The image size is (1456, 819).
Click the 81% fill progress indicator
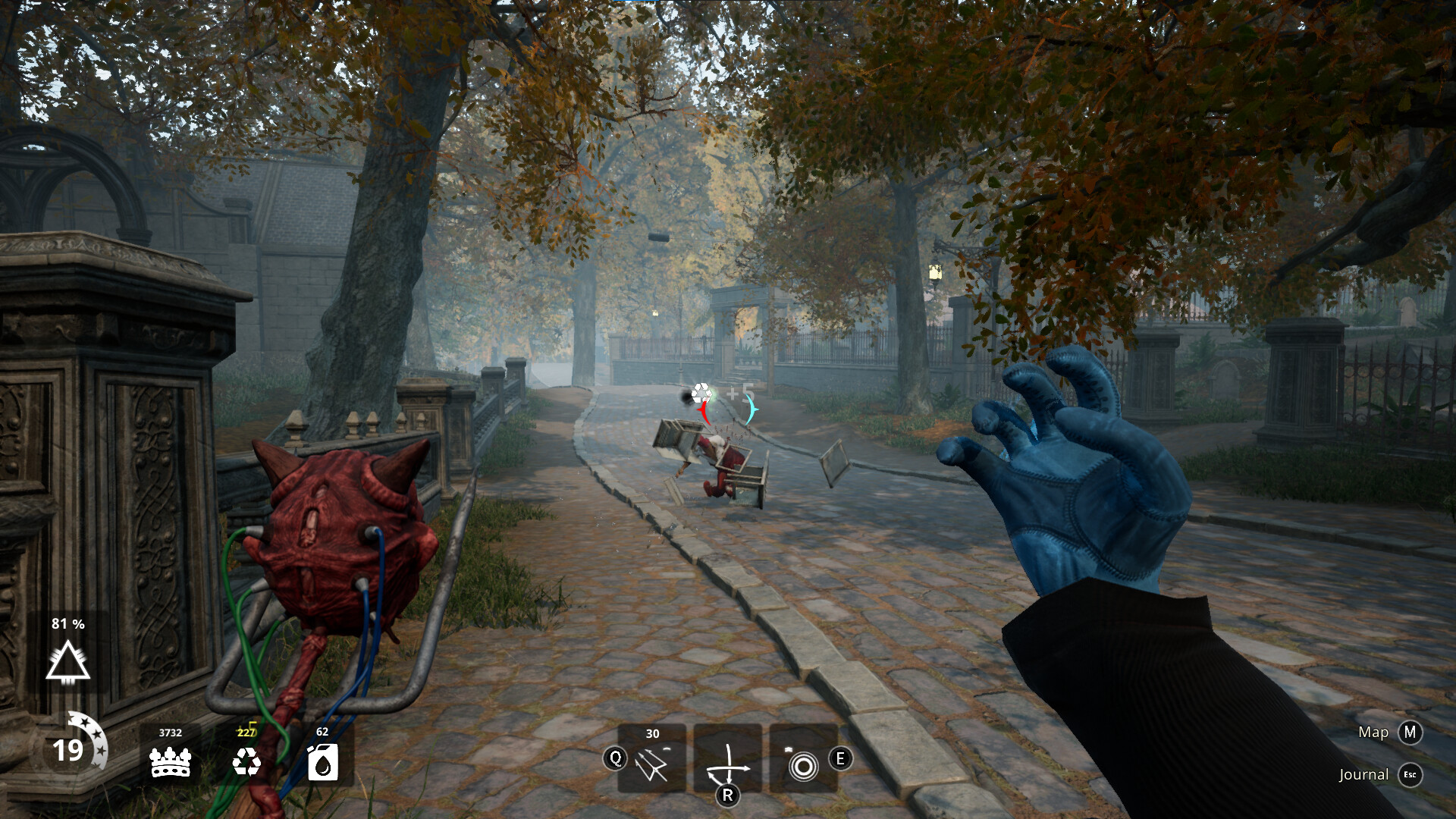(x=67, y=625)
